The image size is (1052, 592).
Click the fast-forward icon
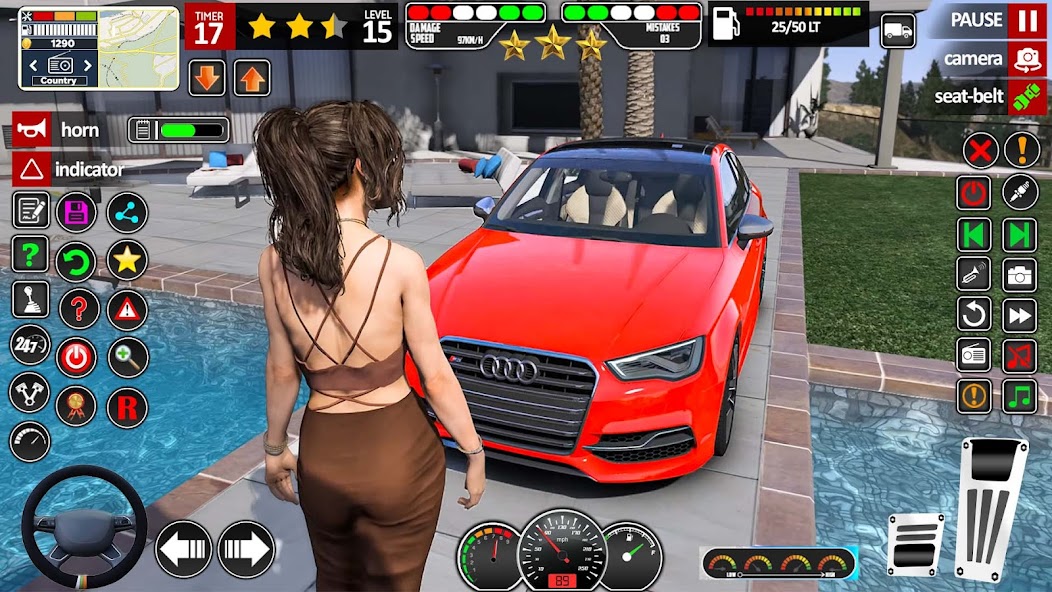click(x=1021, y=315)
